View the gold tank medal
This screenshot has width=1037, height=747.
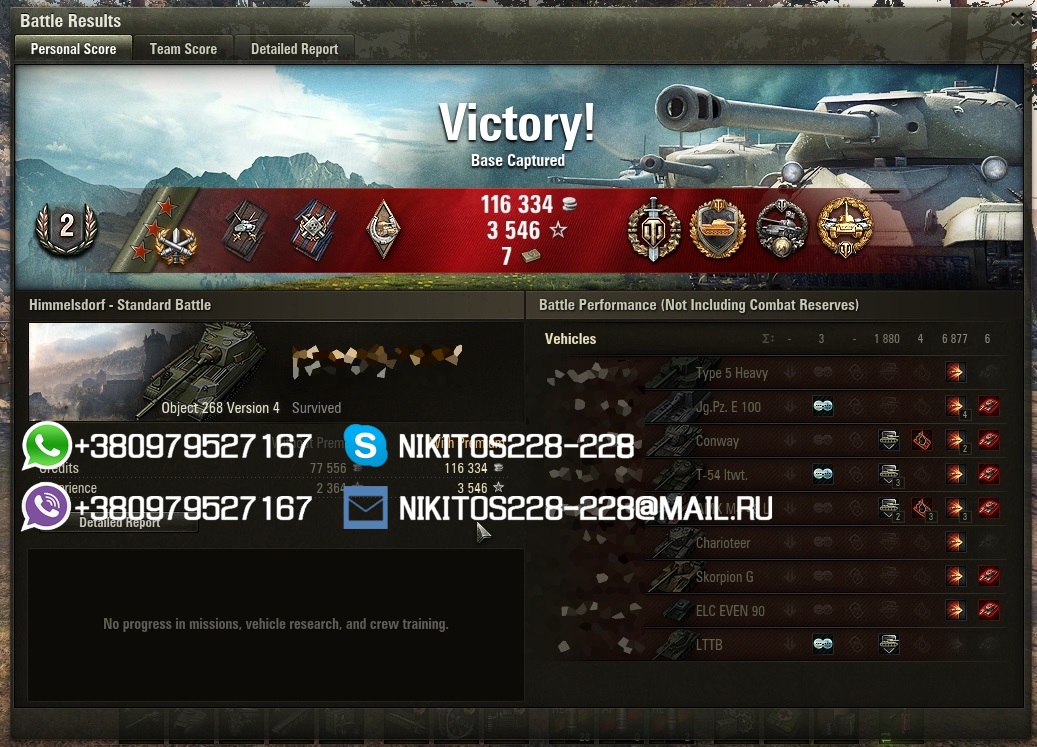pyautogui.click(x=718, y=229)
